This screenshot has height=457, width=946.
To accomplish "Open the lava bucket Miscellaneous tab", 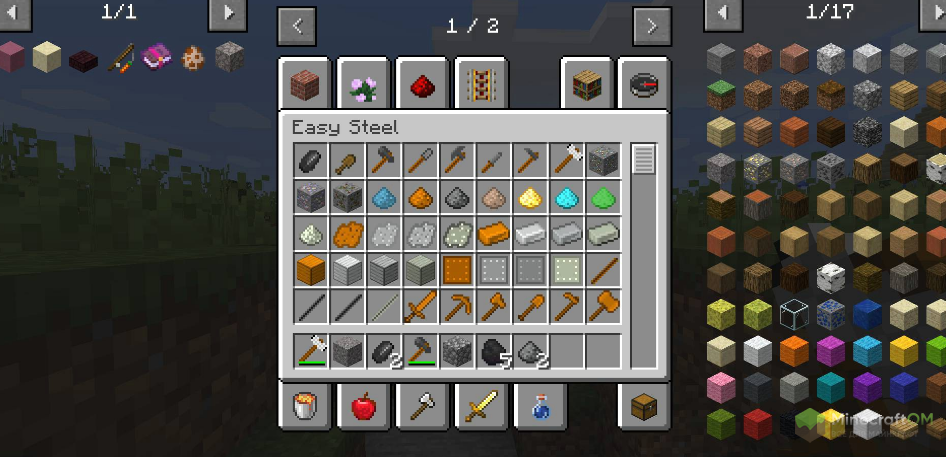I will [x=304, y=407].
